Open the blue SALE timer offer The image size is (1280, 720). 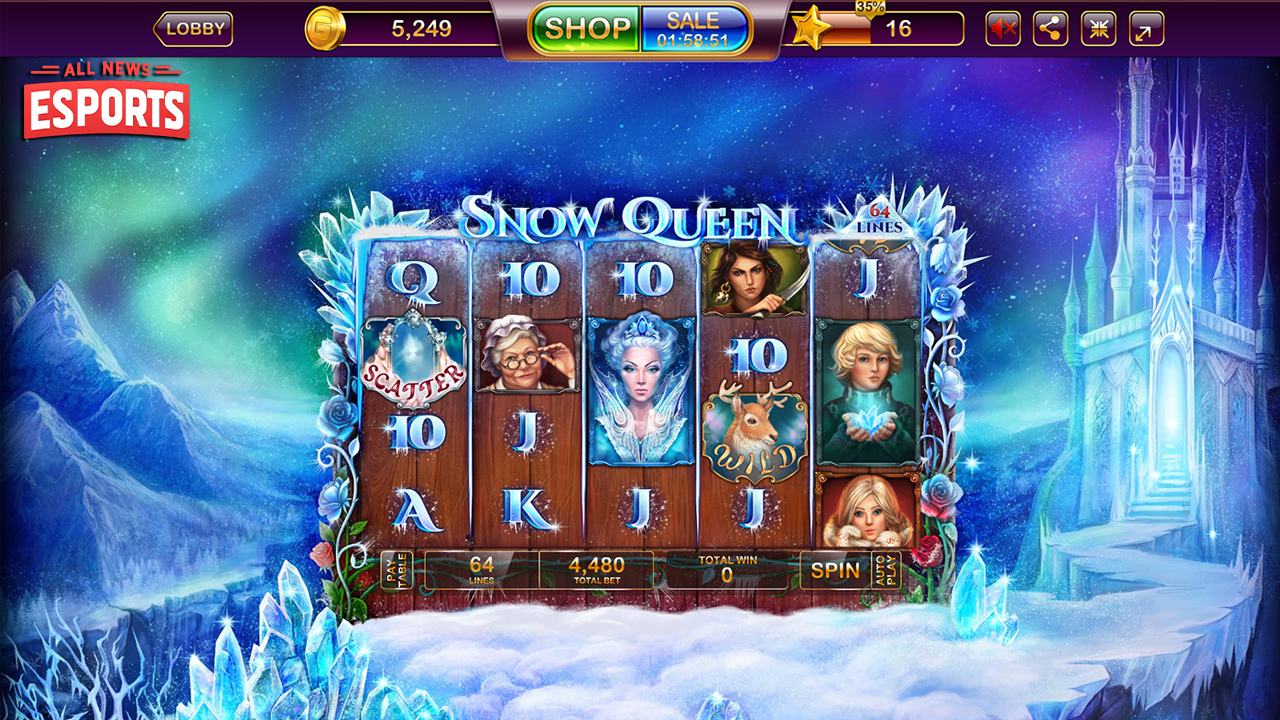(694, 29)
